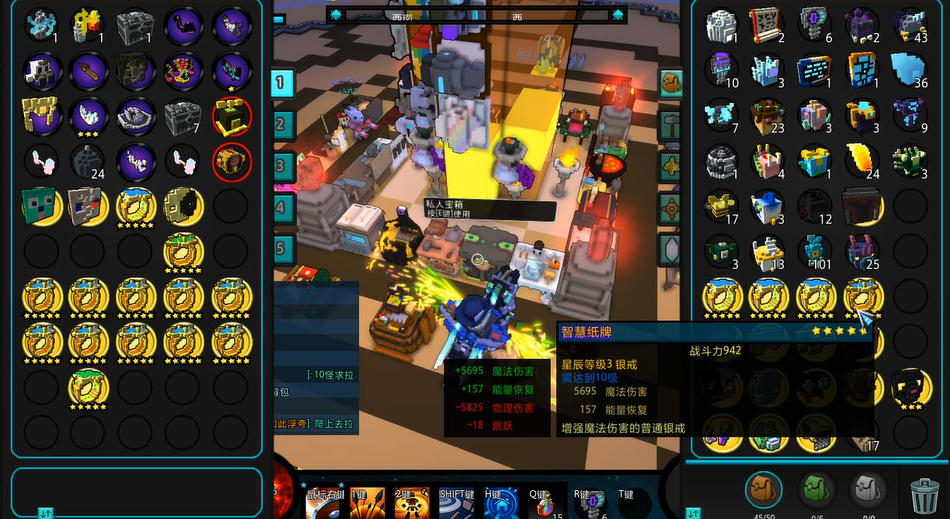The width and height of the screenshot is (950, 519).
Task: Click the trash can delete icon
Action: [x=923, y=494]
